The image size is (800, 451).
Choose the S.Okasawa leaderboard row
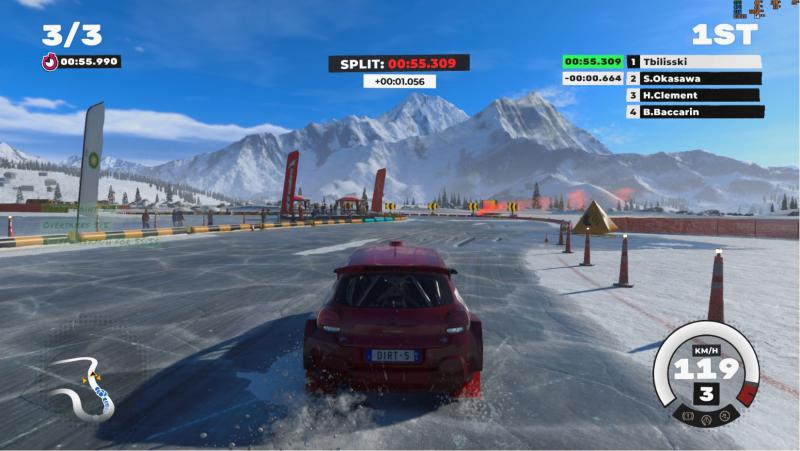pyautogui.click(x=693, y=78)
